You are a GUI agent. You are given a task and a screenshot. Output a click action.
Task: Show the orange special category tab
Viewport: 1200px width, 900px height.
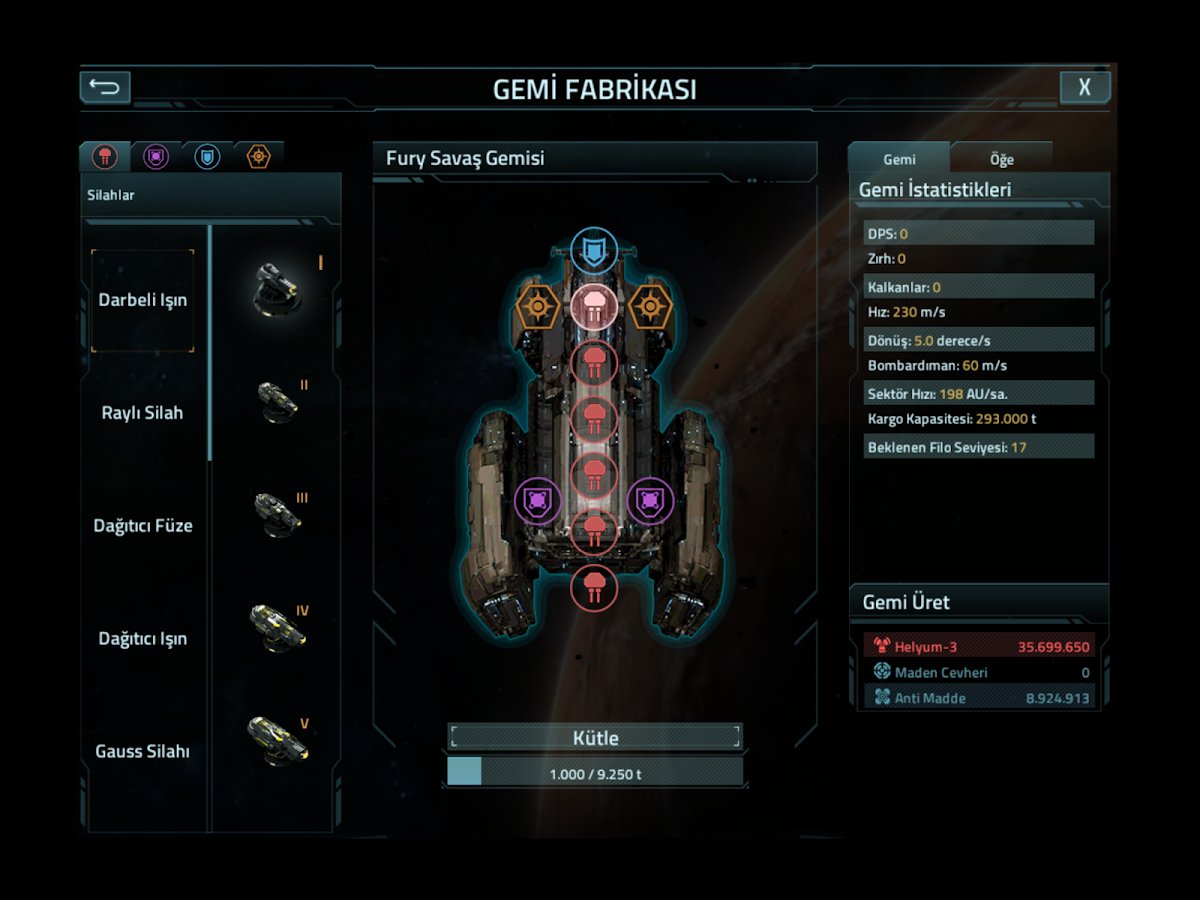258,156
